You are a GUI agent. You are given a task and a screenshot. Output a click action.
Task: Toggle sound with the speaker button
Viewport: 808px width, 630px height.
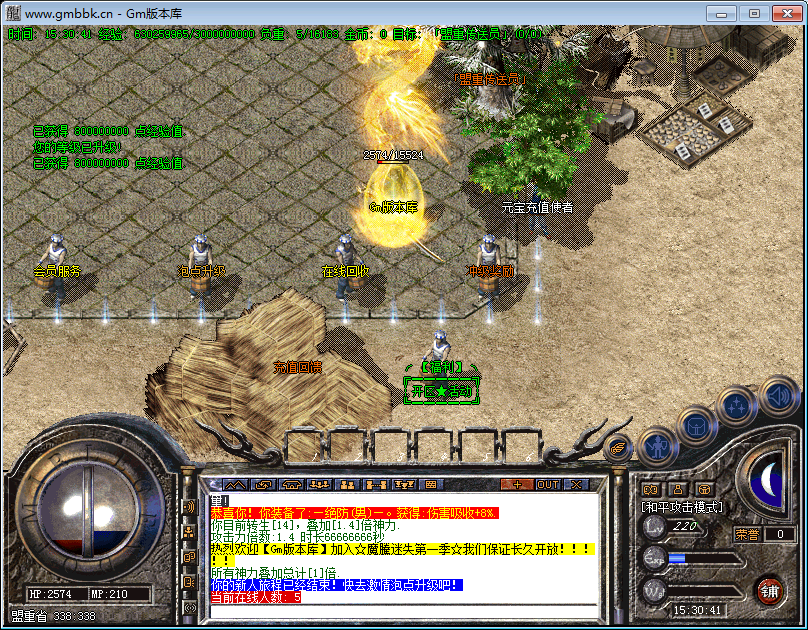[x=777, y=395]
